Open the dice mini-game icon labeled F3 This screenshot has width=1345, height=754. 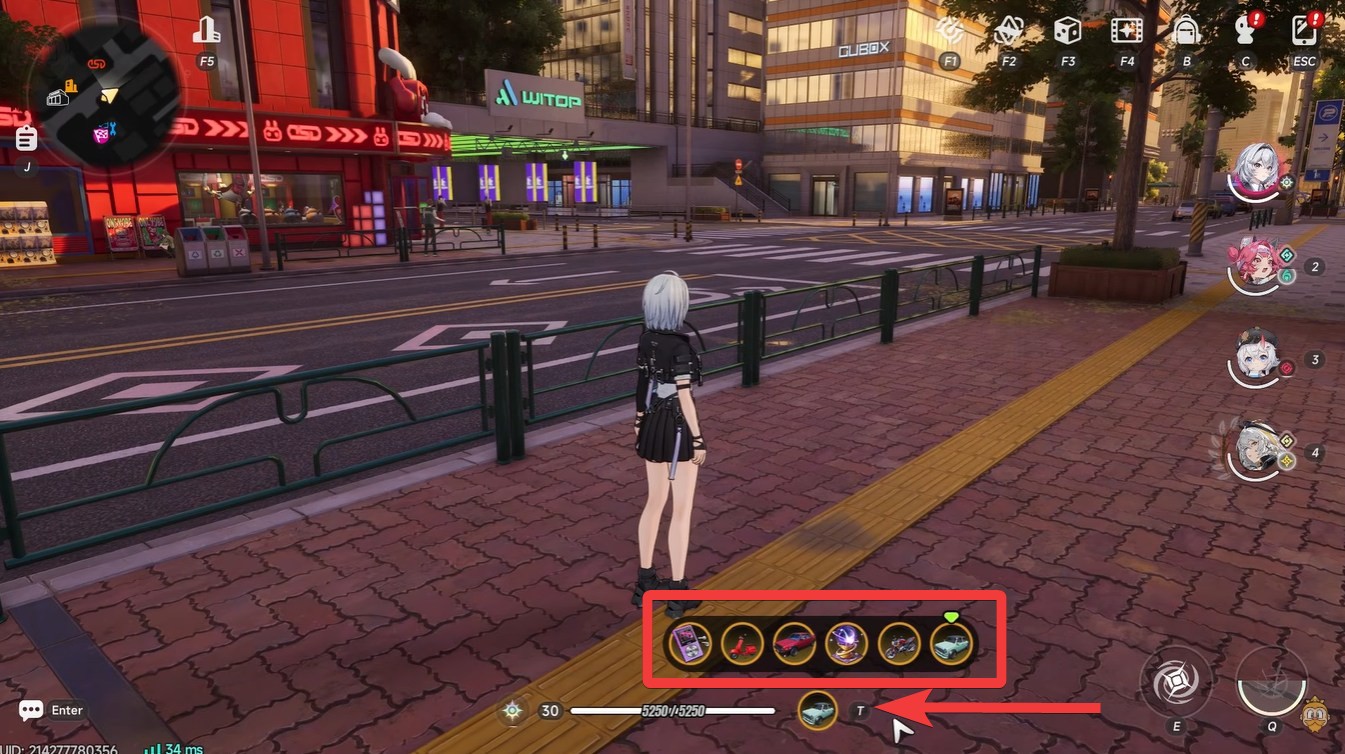(x=1067, y=32)
